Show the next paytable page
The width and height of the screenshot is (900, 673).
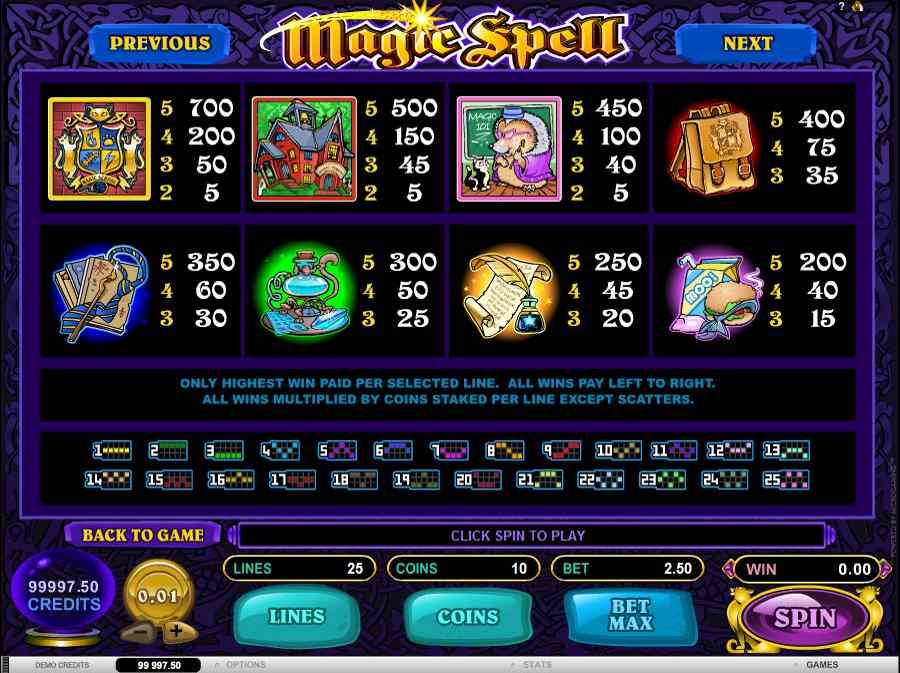click(747, 43)
